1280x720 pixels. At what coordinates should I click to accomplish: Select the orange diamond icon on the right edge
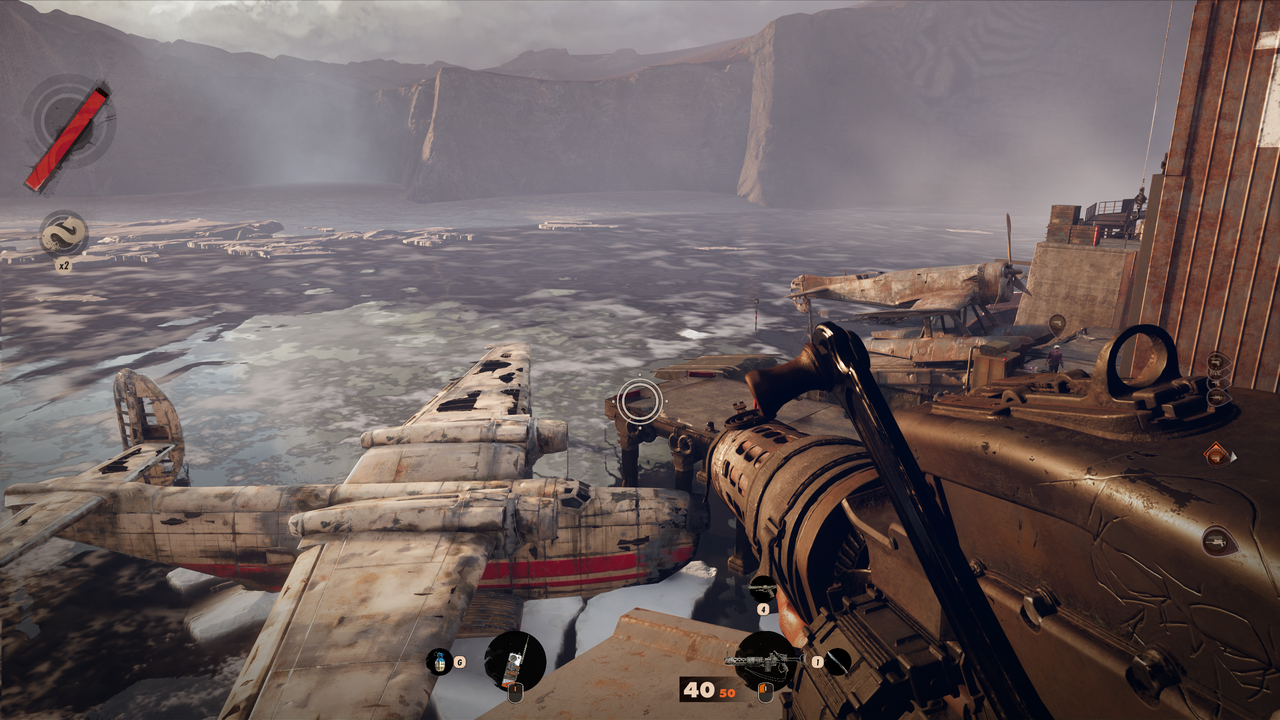[1216, 454]
